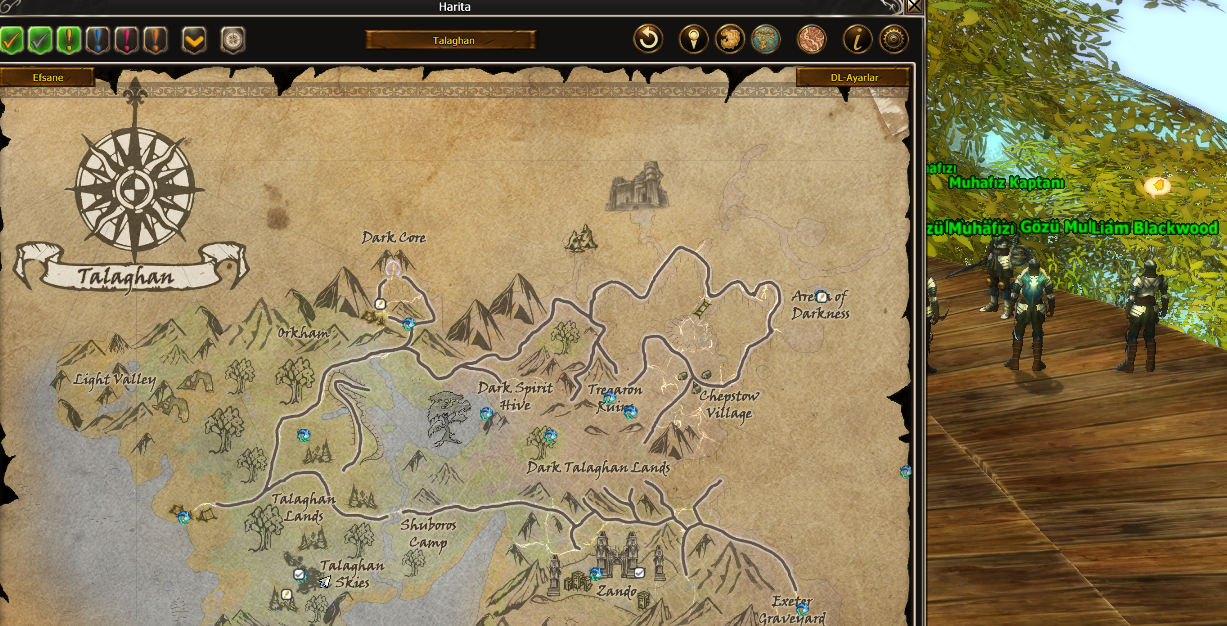Open the gear-shaped map settings

(x=893, y=40)
